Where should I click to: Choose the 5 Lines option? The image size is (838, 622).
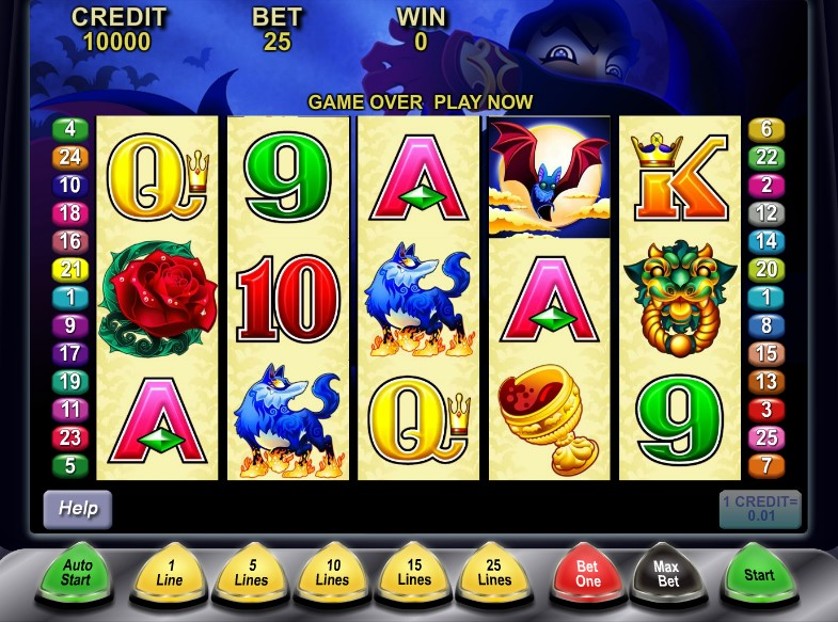(x=252, y=575)
